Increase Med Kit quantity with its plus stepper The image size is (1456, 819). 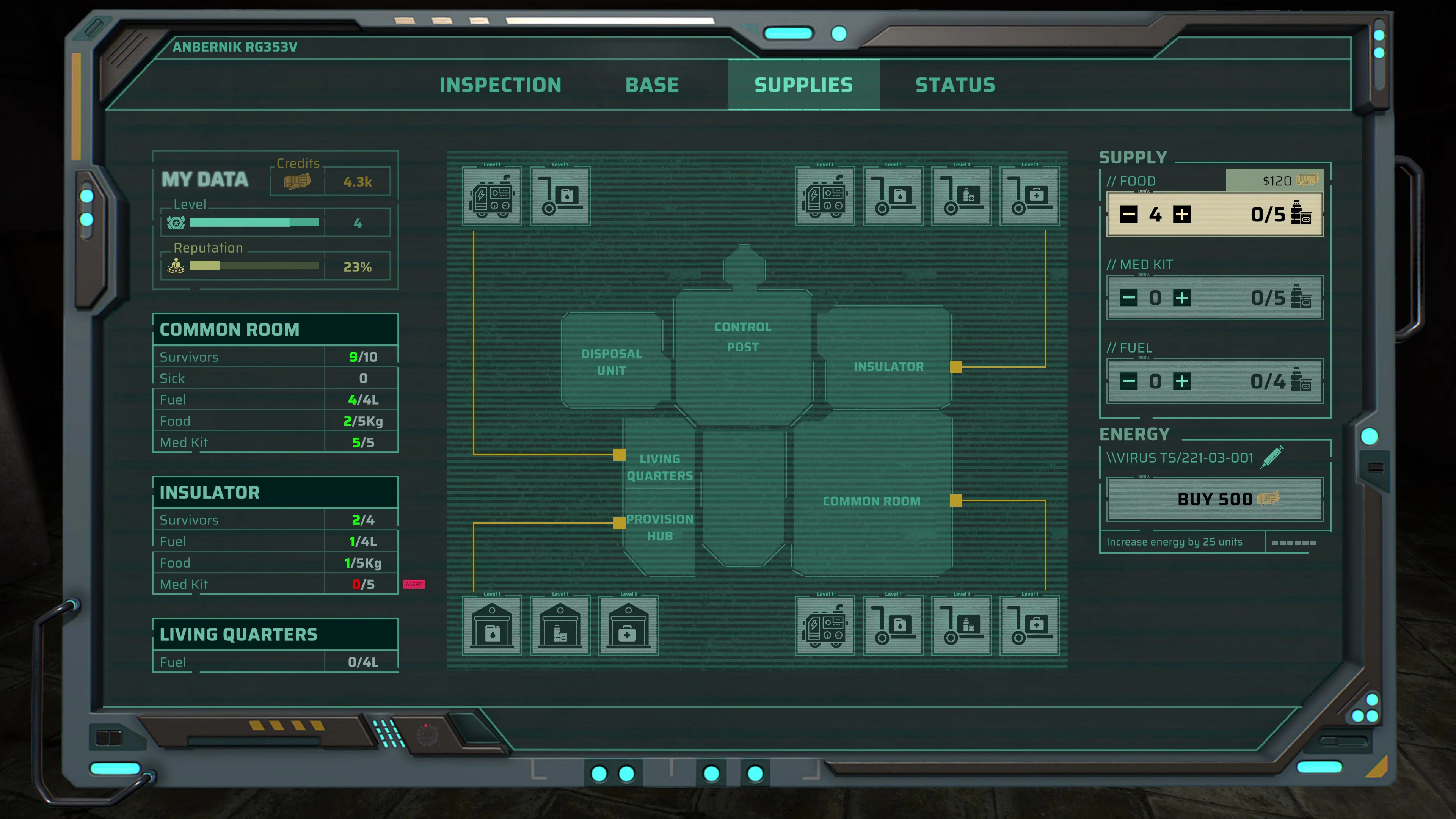click(1182, 298)
